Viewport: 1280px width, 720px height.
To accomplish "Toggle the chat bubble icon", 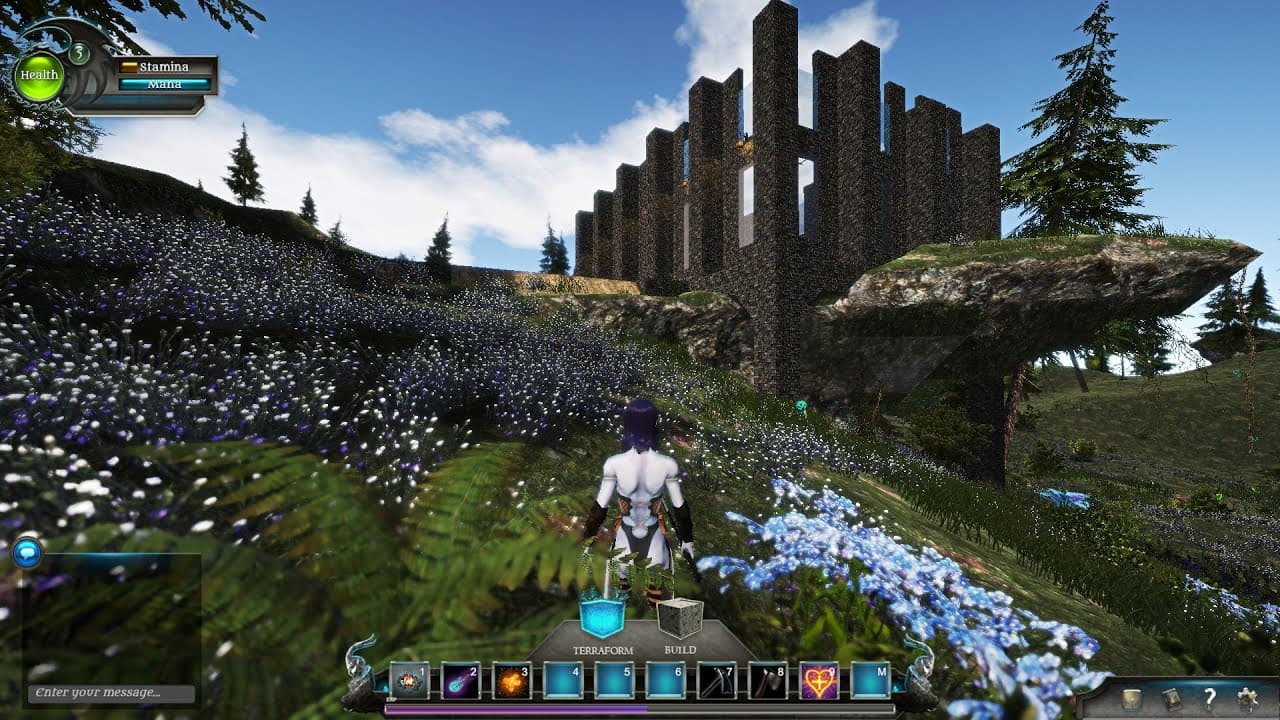I will pos(27,552).
